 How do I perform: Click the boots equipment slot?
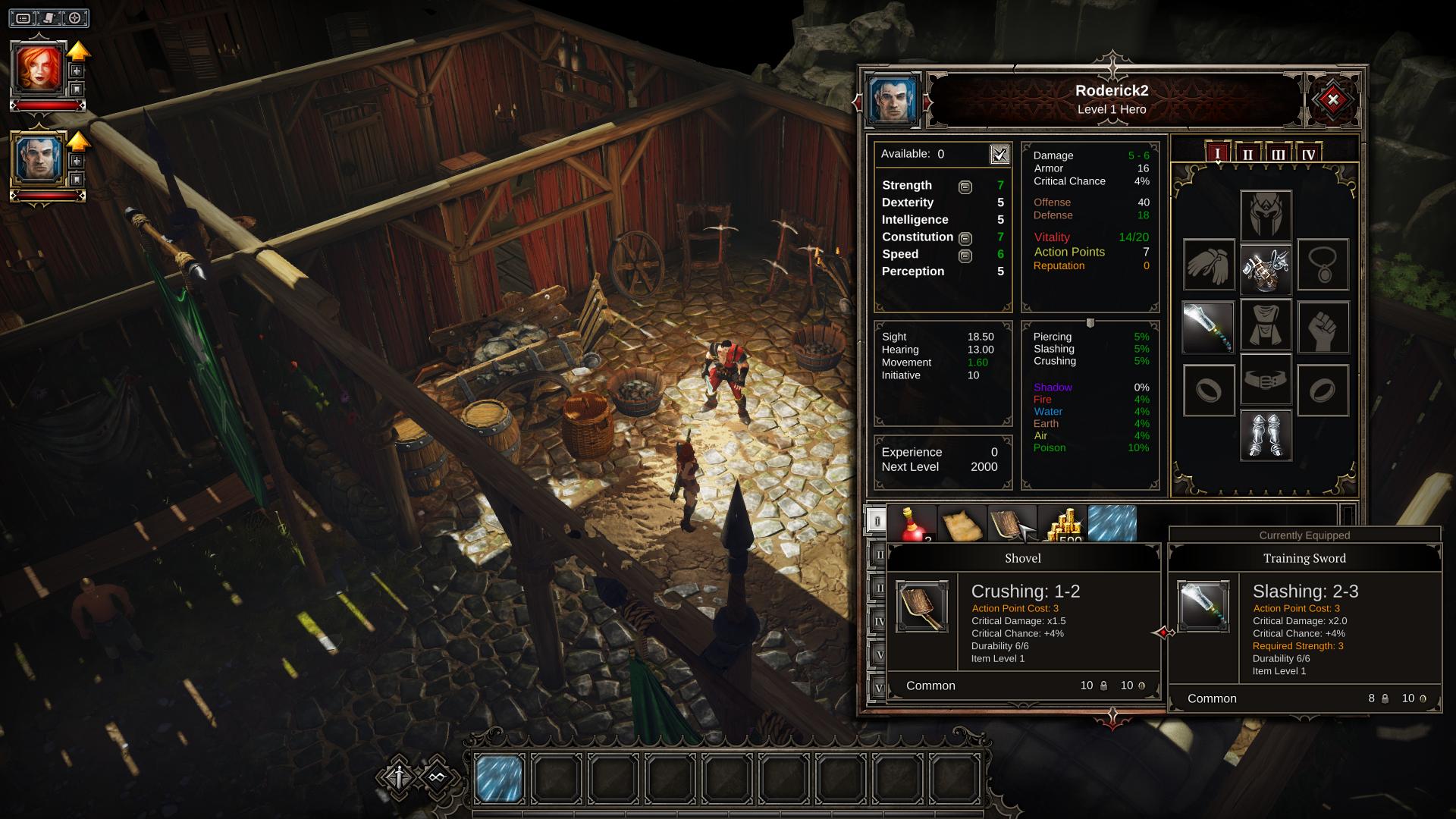pos(1265,436)
